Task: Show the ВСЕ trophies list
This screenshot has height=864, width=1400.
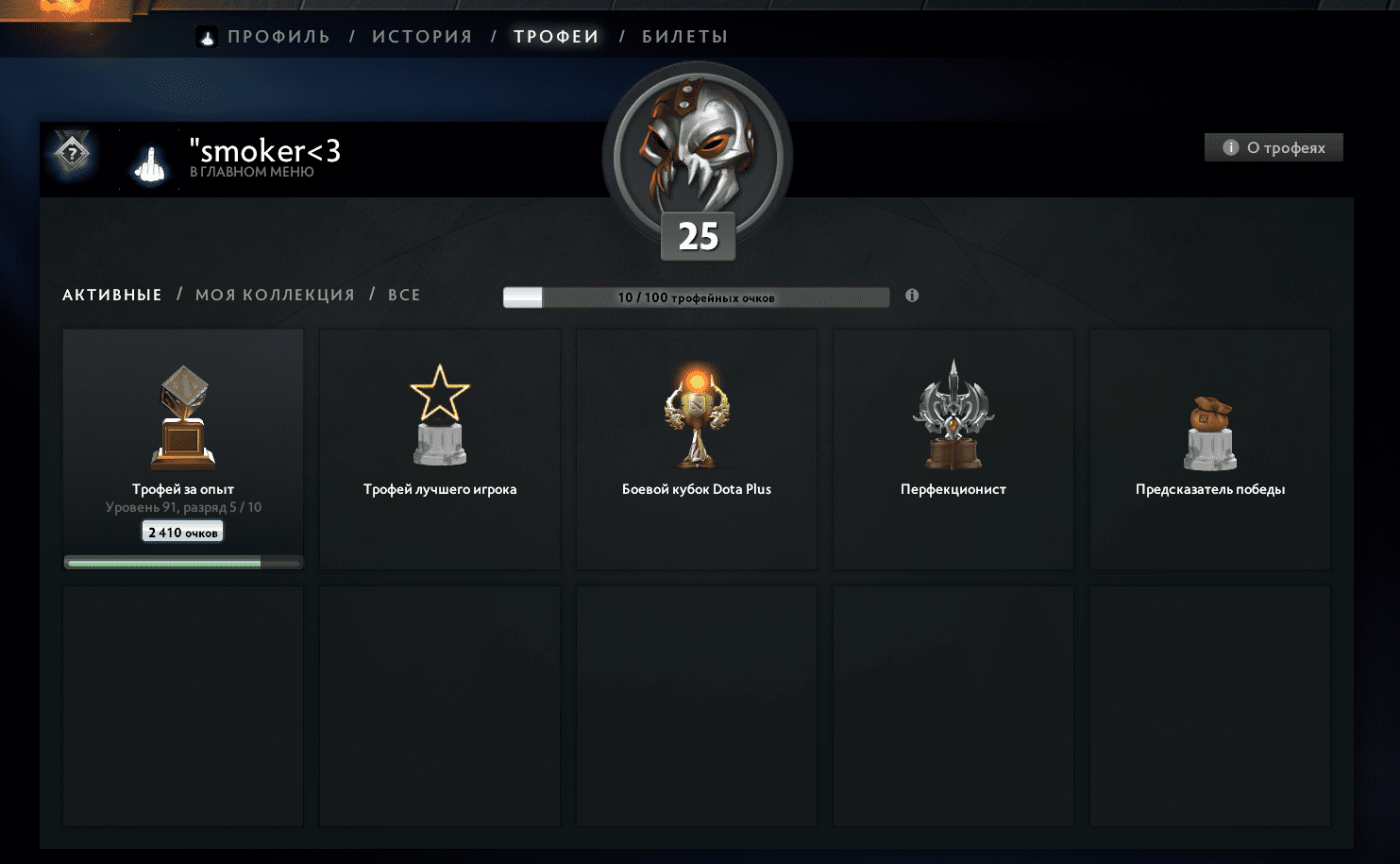Action: [x=403, y=294]
